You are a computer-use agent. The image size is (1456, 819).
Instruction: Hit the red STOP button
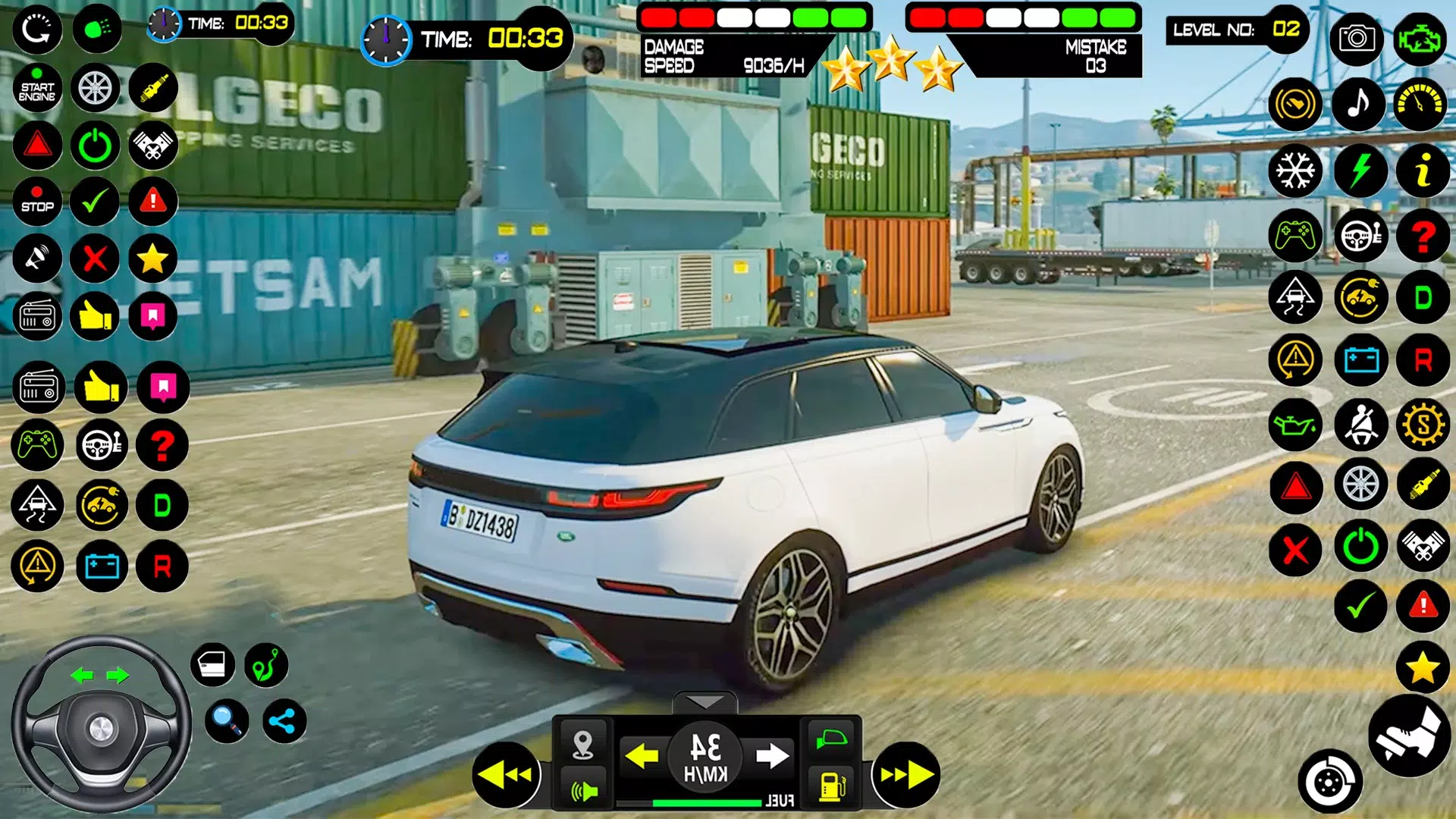tap(36, 200)
